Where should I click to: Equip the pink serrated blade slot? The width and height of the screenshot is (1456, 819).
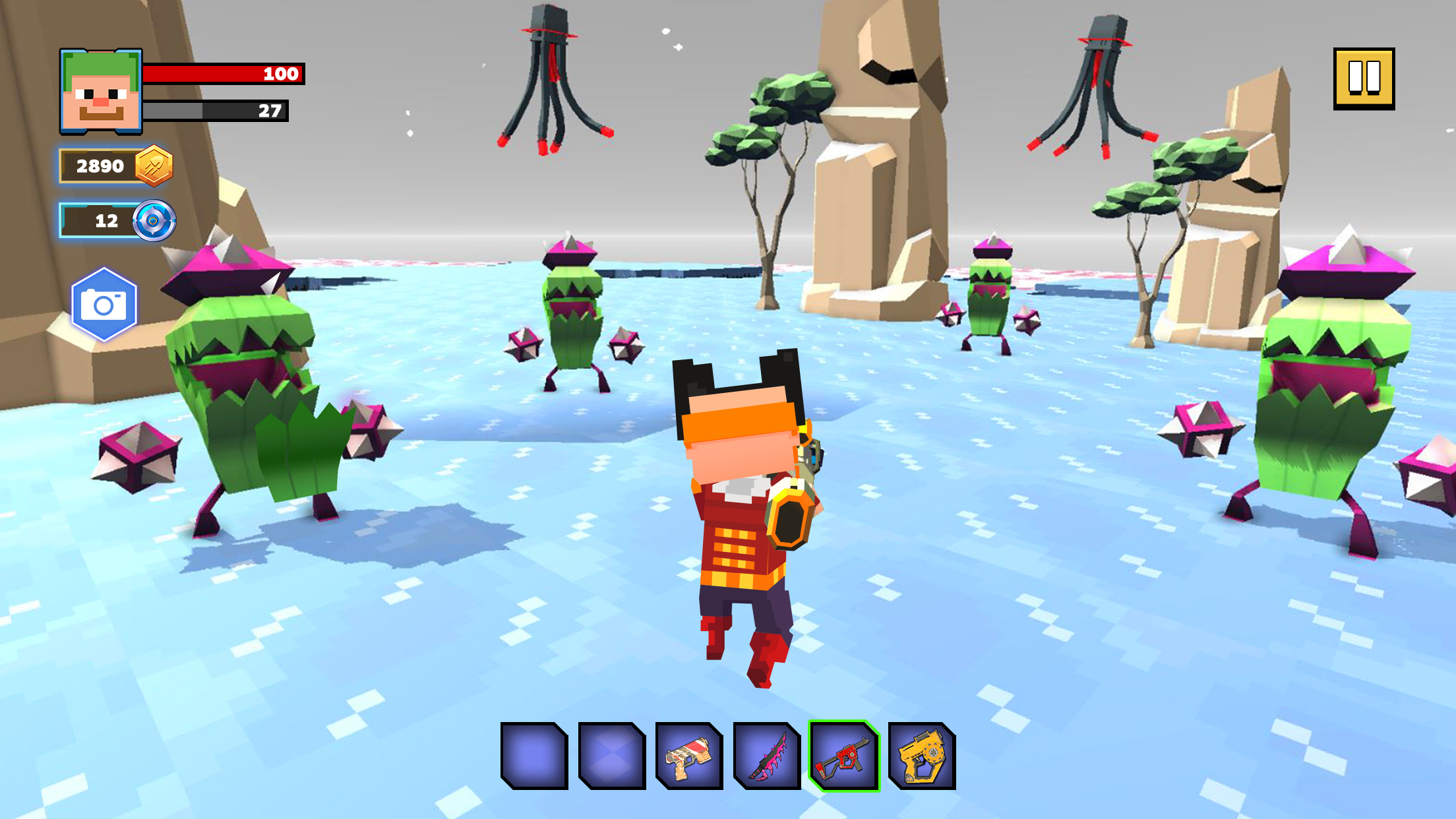[x=767, y=756]
